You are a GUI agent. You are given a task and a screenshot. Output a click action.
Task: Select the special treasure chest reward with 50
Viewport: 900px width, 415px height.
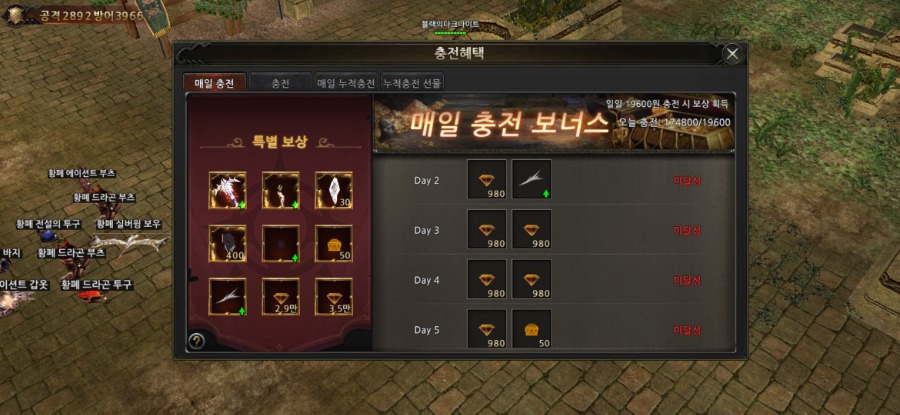pyautogui.click(x=334, y=243)
